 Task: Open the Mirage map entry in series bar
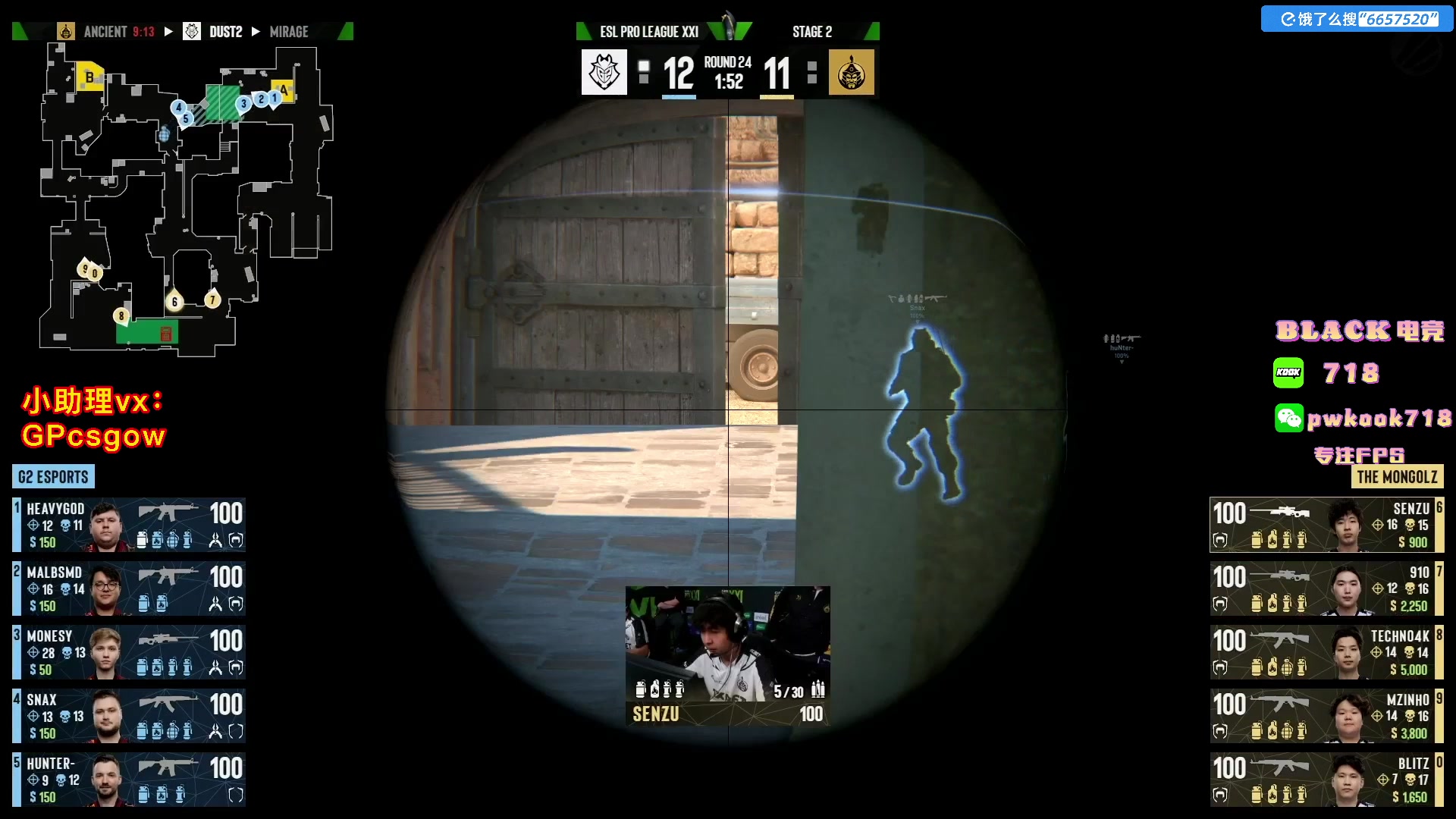(x=289, y=32)
